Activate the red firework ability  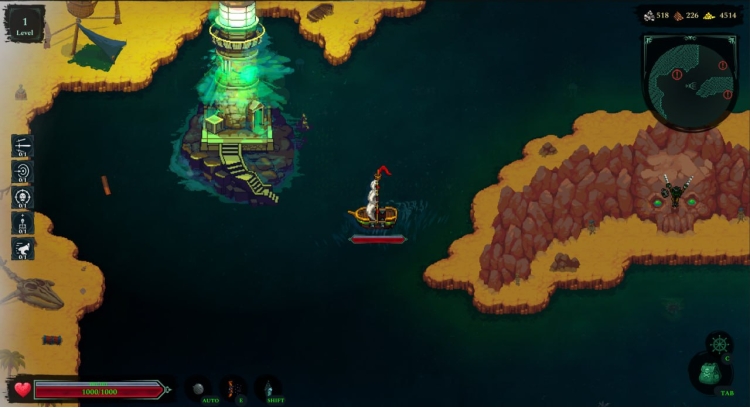[234, 387]
